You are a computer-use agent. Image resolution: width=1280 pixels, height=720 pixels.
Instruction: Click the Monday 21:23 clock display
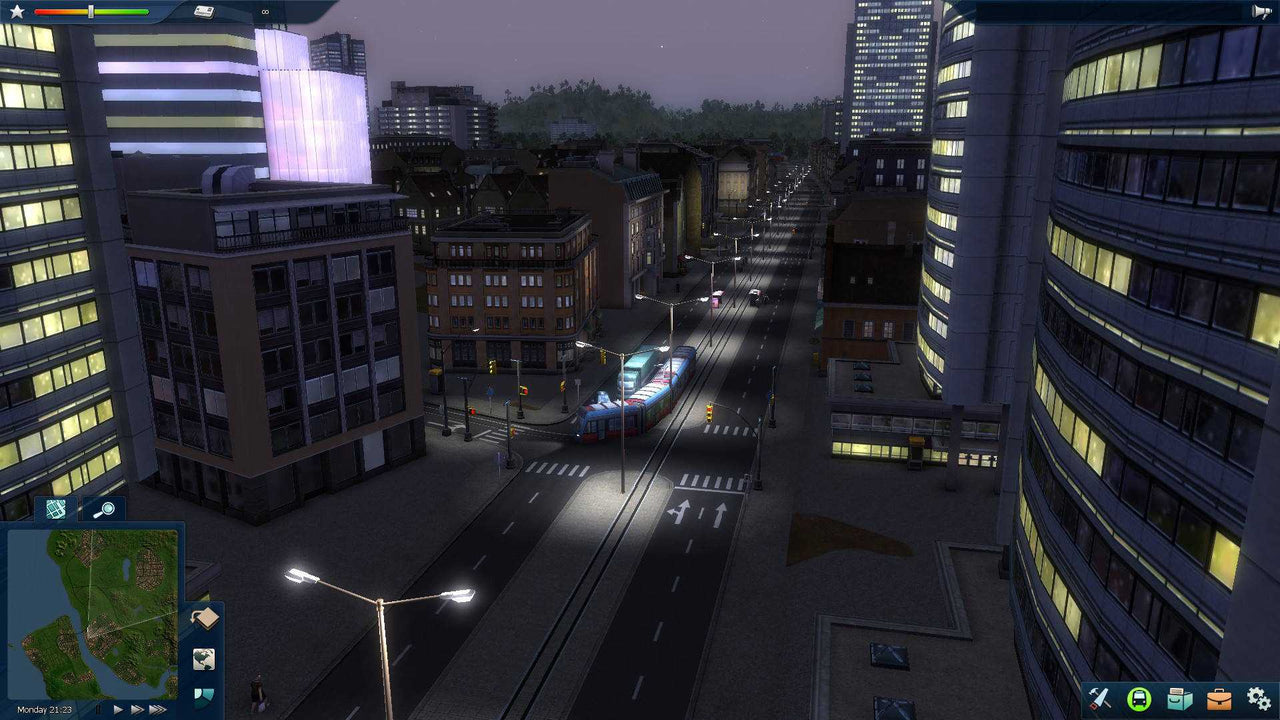(45, 709)
